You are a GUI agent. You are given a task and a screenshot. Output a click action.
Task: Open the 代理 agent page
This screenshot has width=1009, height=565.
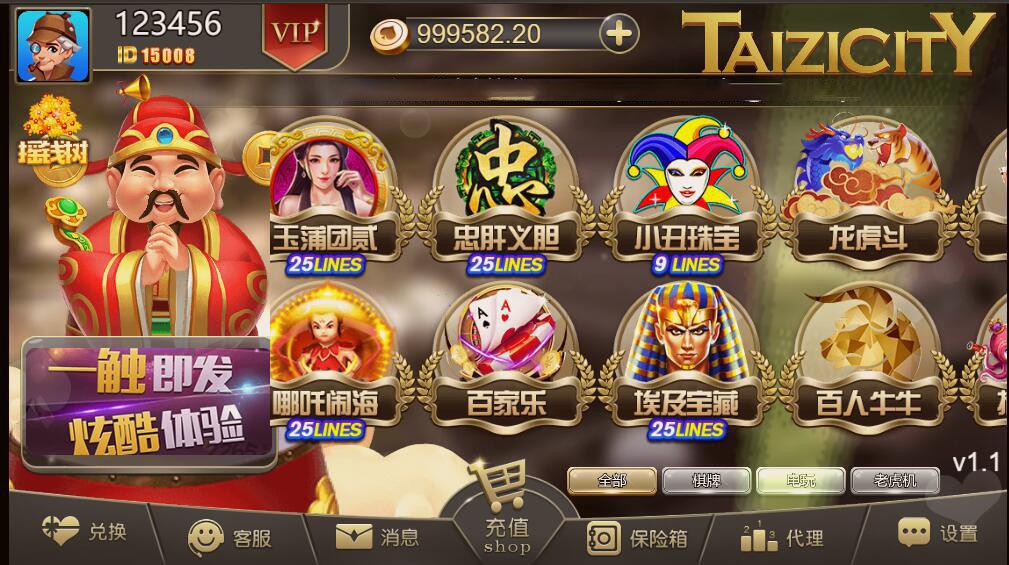[x=782, y=537]
